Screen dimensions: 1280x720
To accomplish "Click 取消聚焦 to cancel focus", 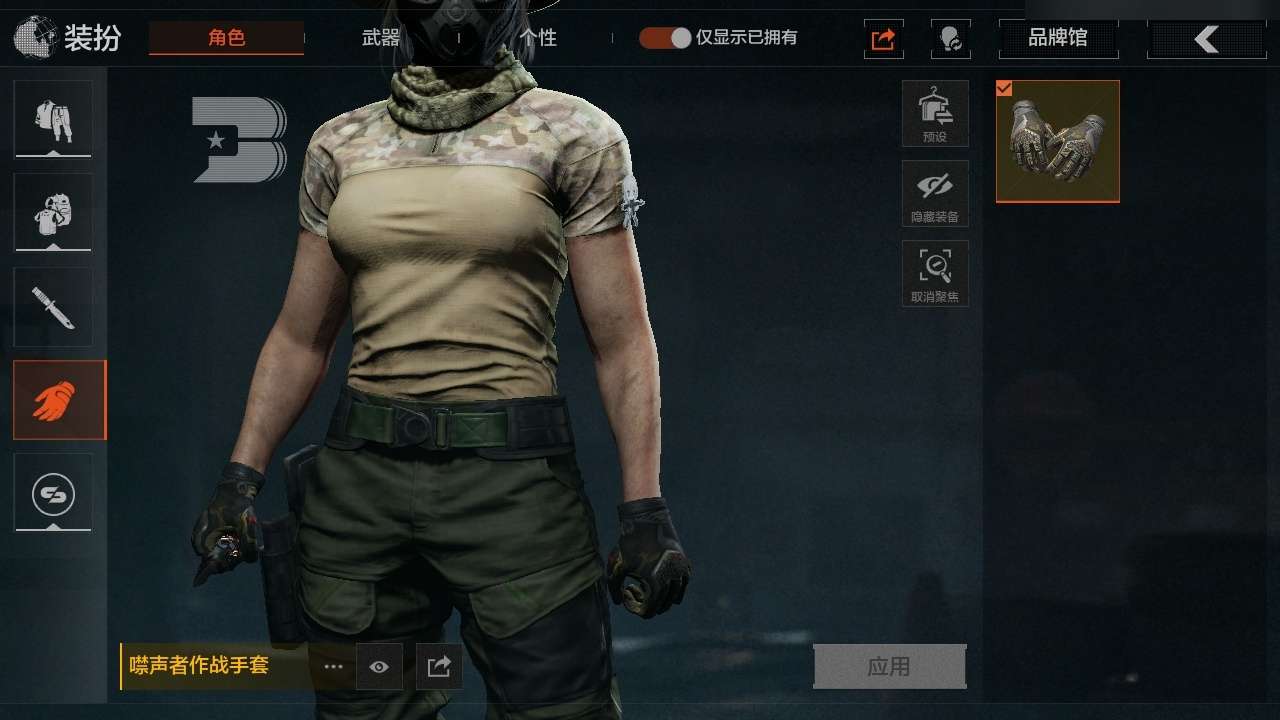I will [x=935, y=273].
